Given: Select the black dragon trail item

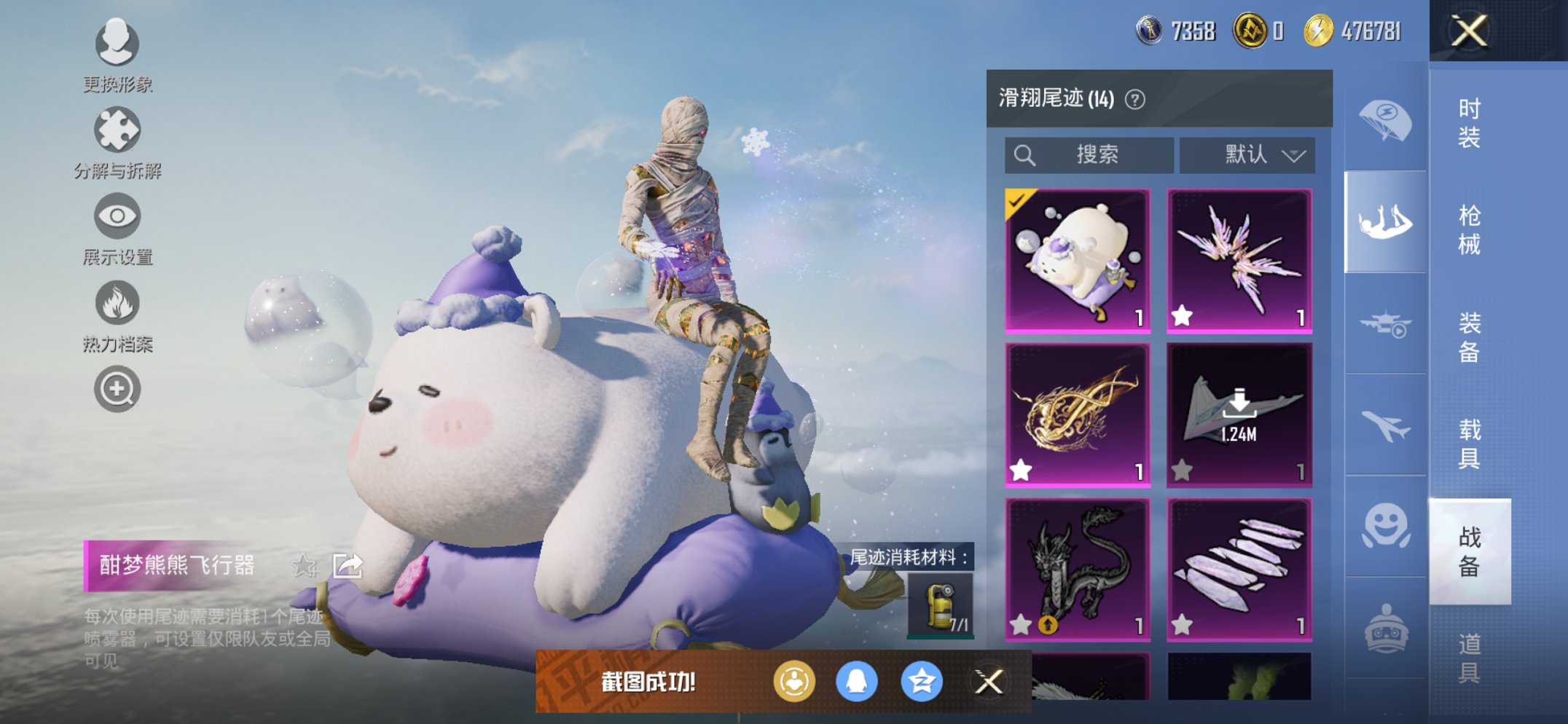Looking at the screenshot, I should coord(1078,569).
